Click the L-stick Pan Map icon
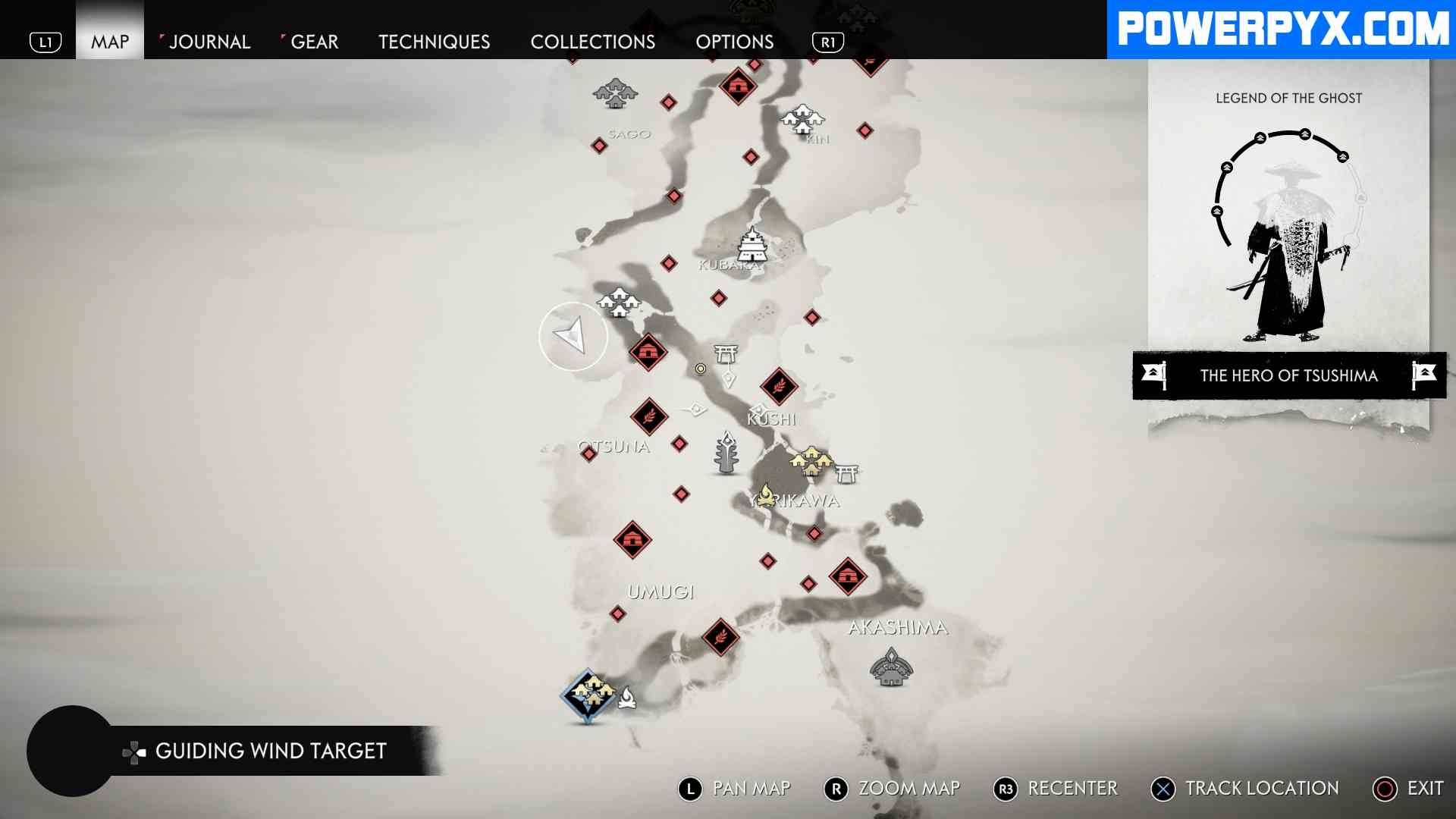This screenshot has width=1456, height=819. point(689,789)
